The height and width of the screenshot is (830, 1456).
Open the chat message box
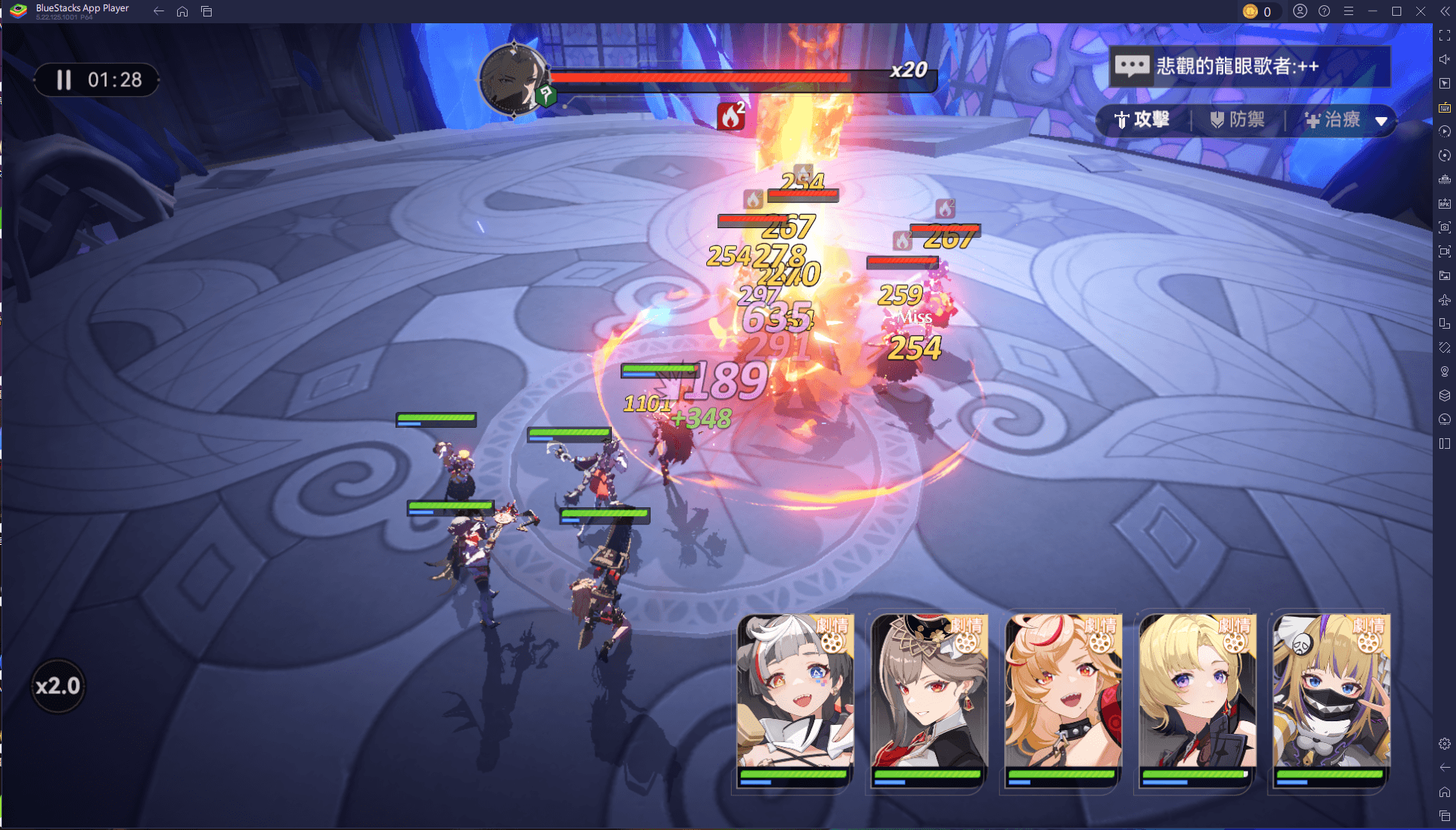tap(1249, 66)
